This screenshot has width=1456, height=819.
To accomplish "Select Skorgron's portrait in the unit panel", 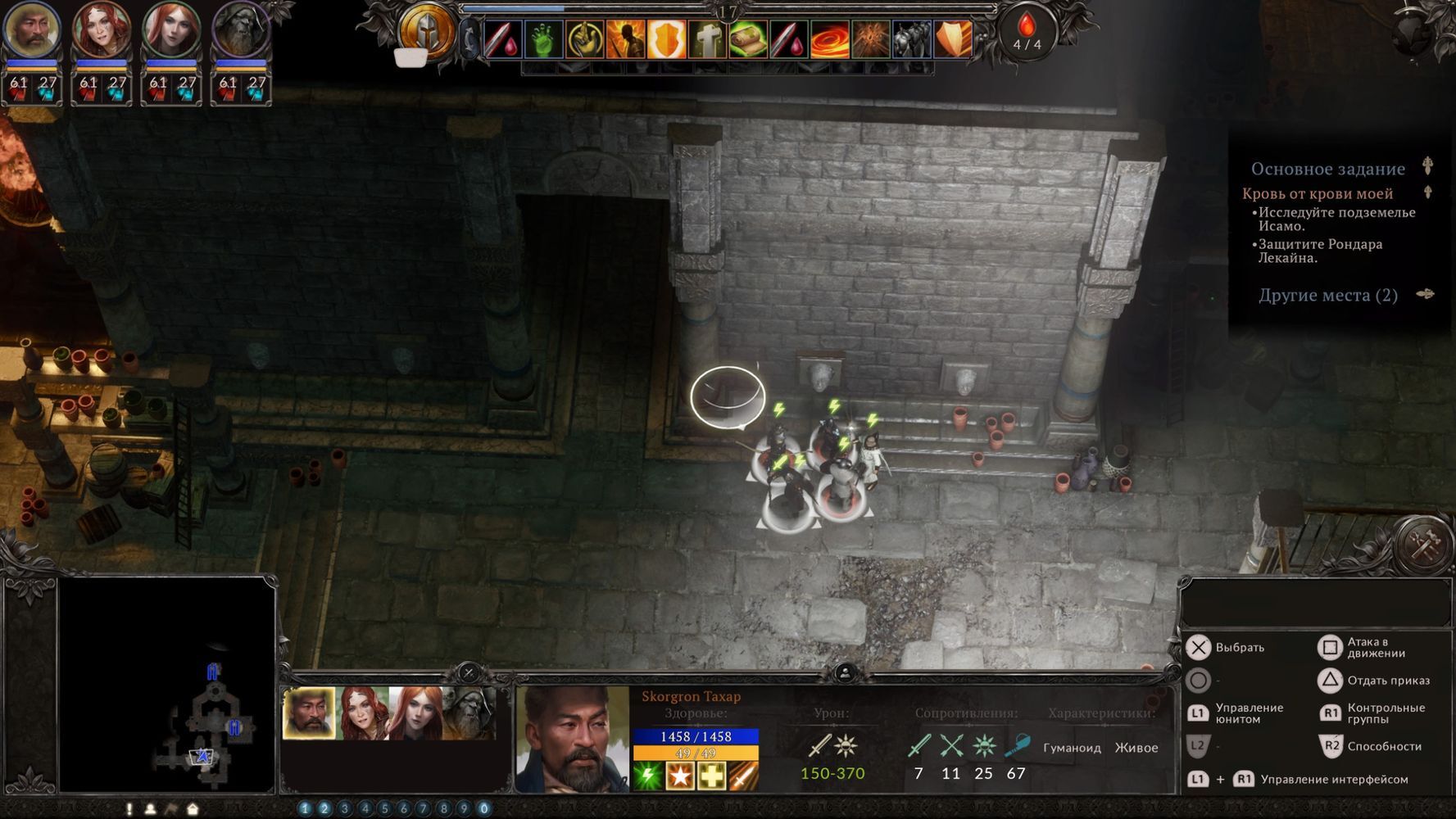I will pyautogui.click(x=309, y=713).
